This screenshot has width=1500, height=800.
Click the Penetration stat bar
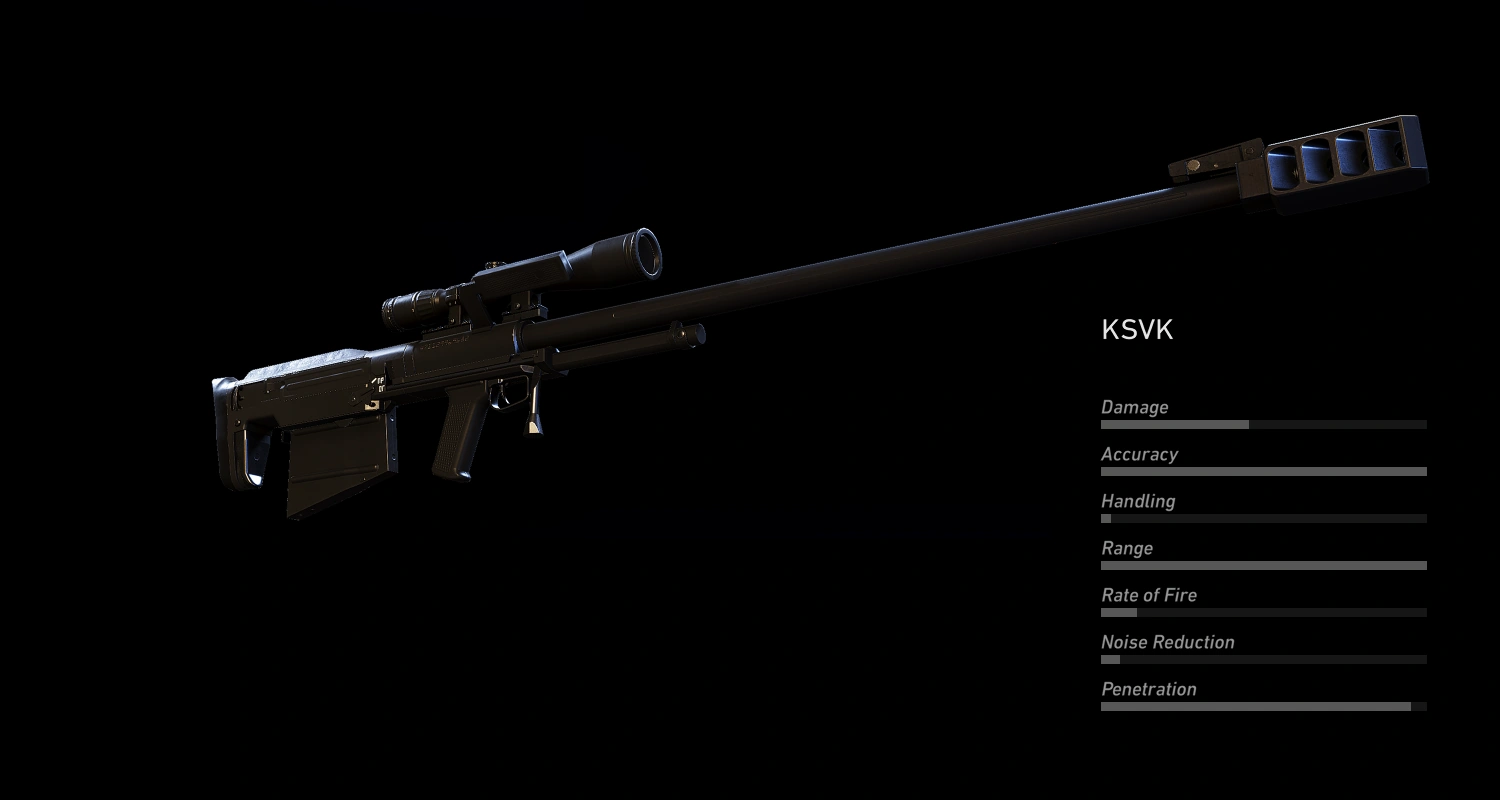pos(1262,706)
